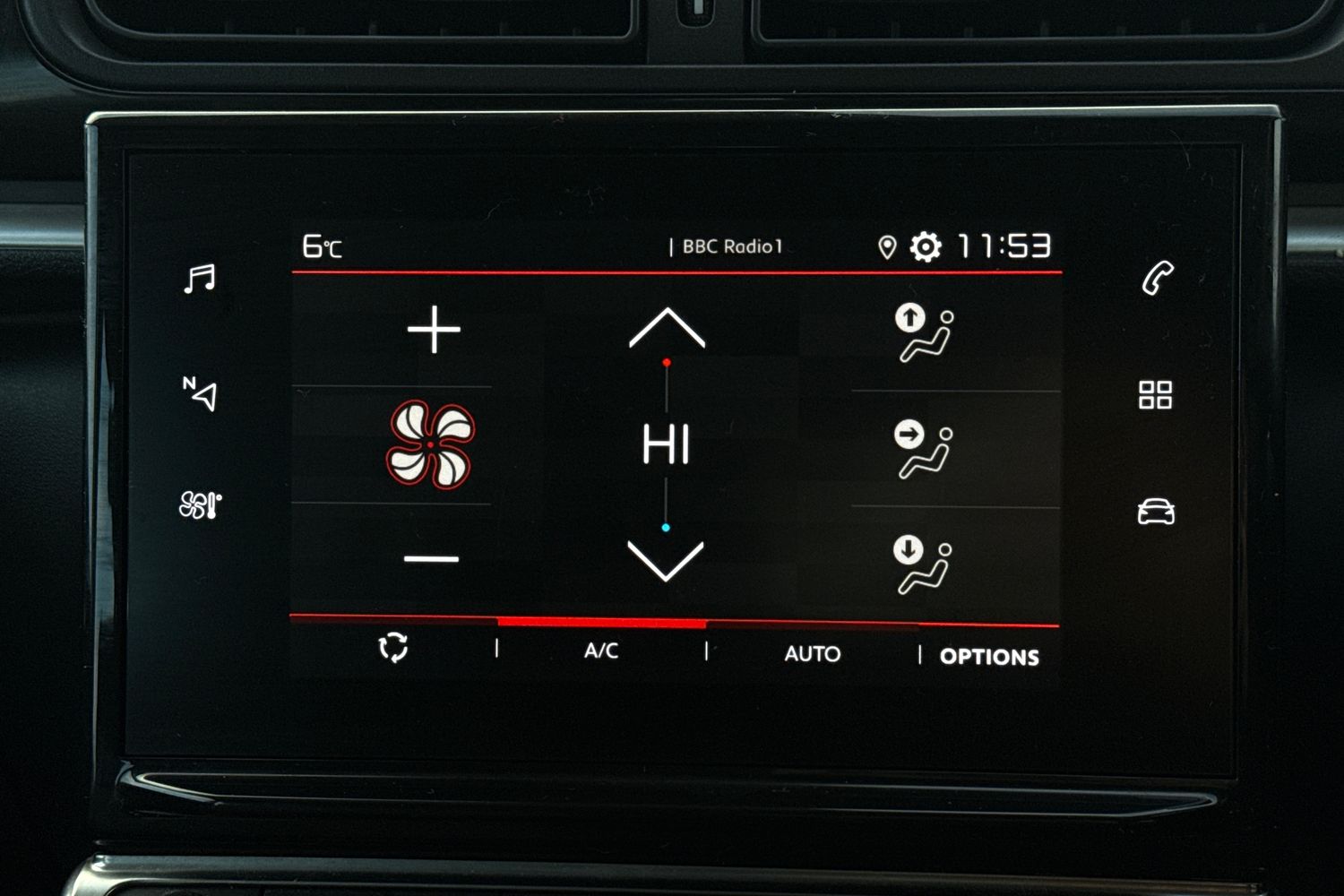The image size is (1344, 896).
Task: Select footwell downward airflow mode
Action: pyautogui.click(x=924, y=564)
